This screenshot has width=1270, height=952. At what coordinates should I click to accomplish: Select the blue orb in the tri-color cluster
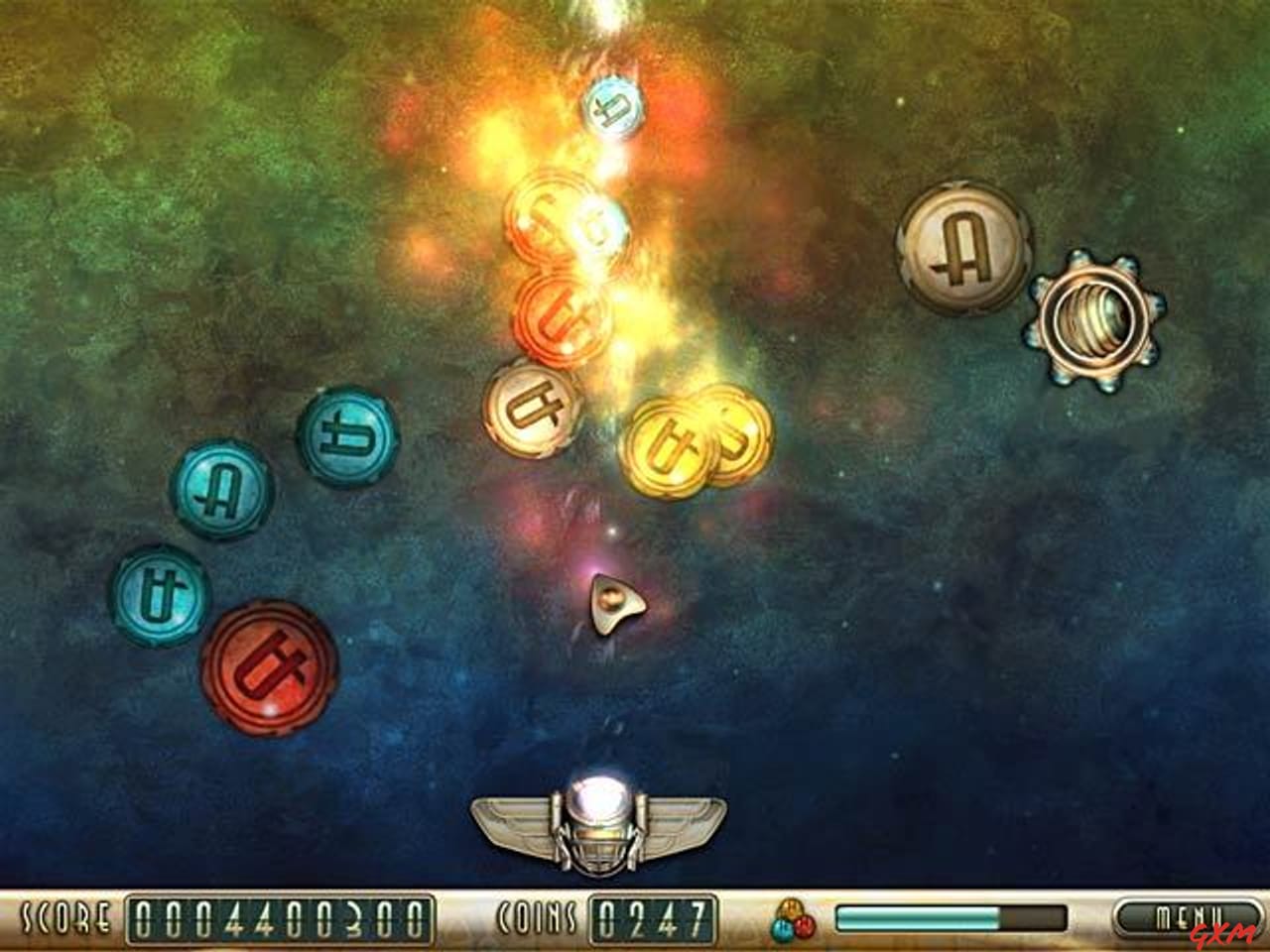click(782, 930)
